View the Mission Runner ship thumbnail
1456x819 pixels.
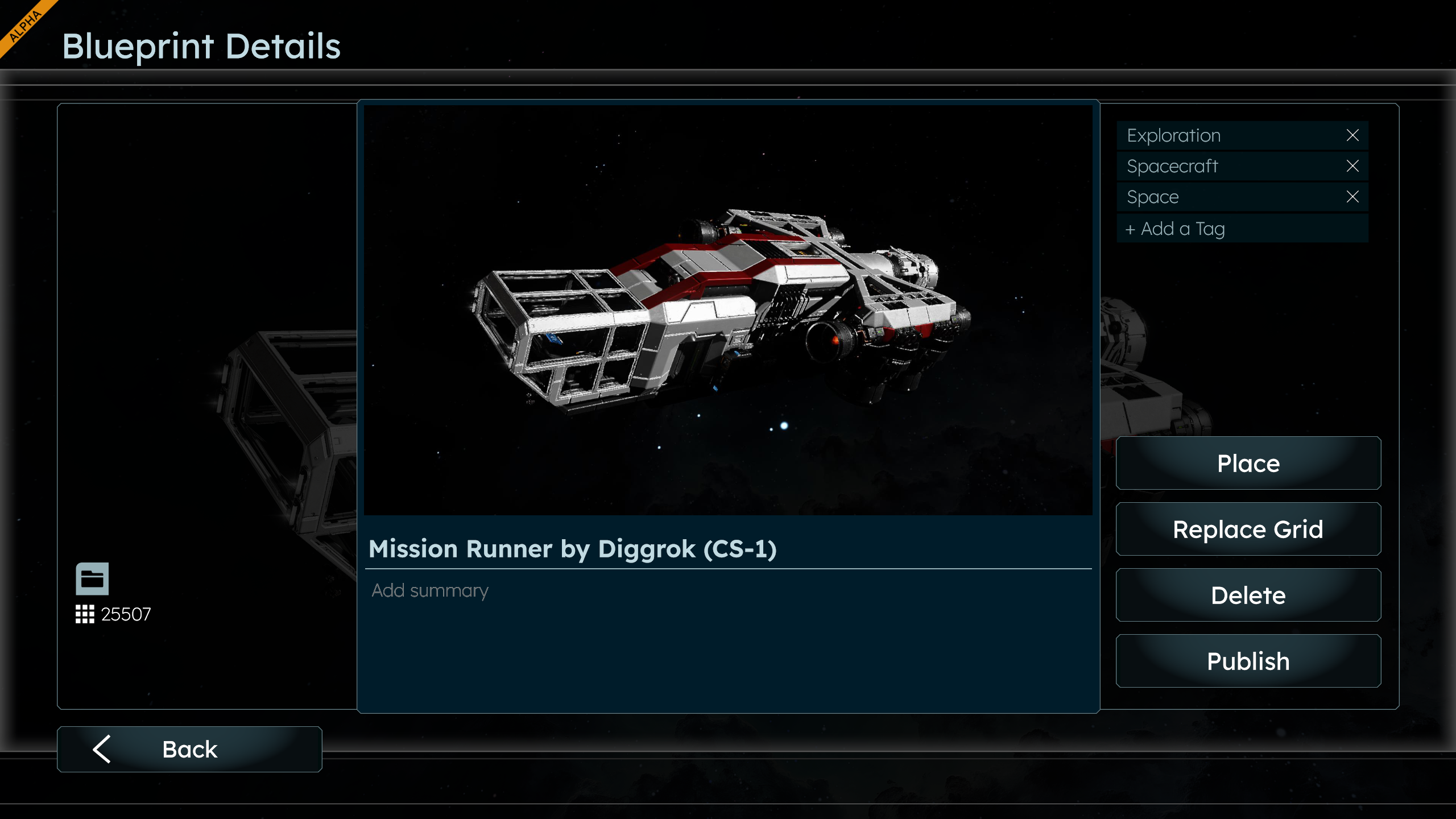pos(728,310)
